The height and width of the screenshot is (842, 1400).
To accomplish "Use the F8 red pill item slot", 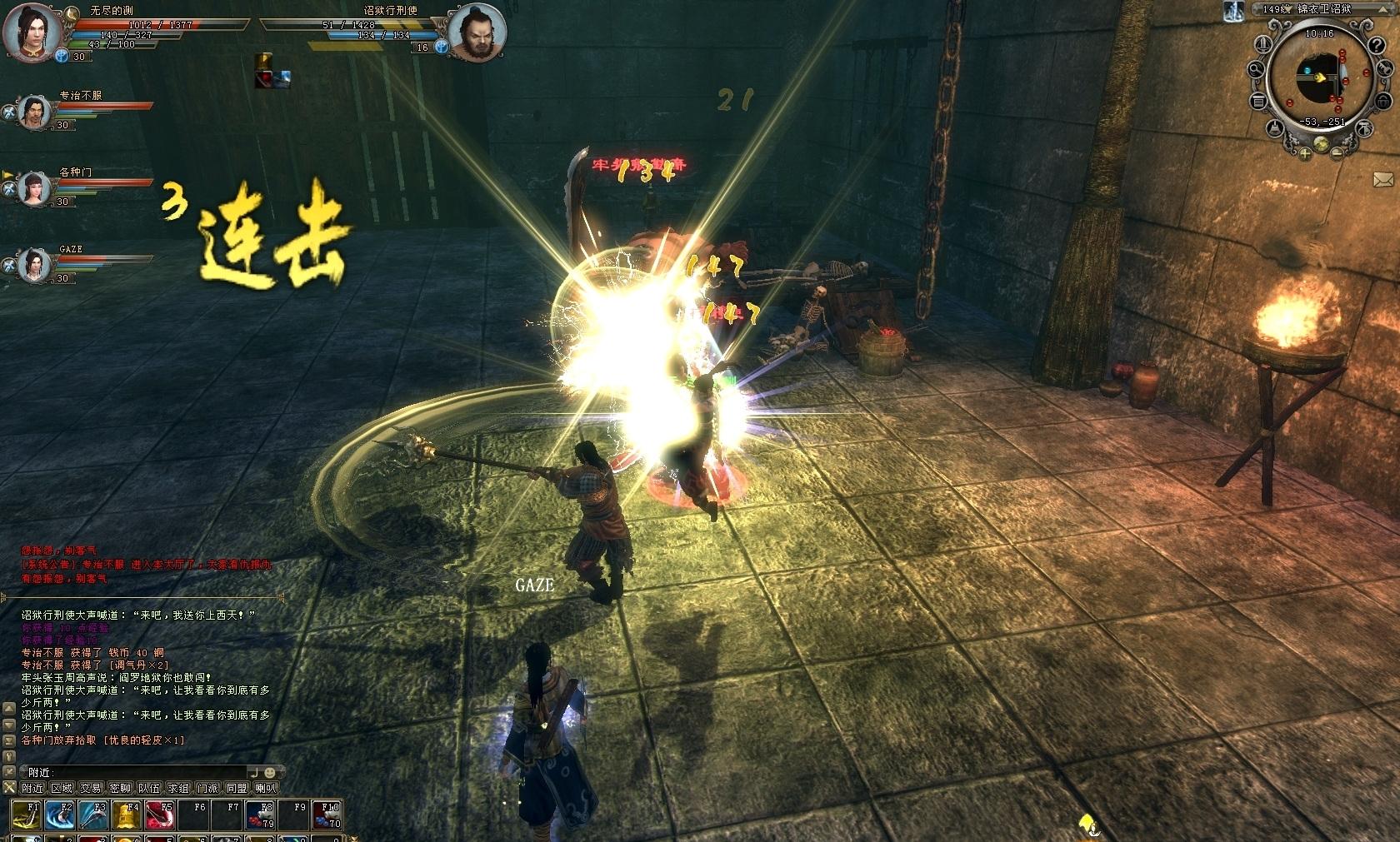I will point(259,815).
